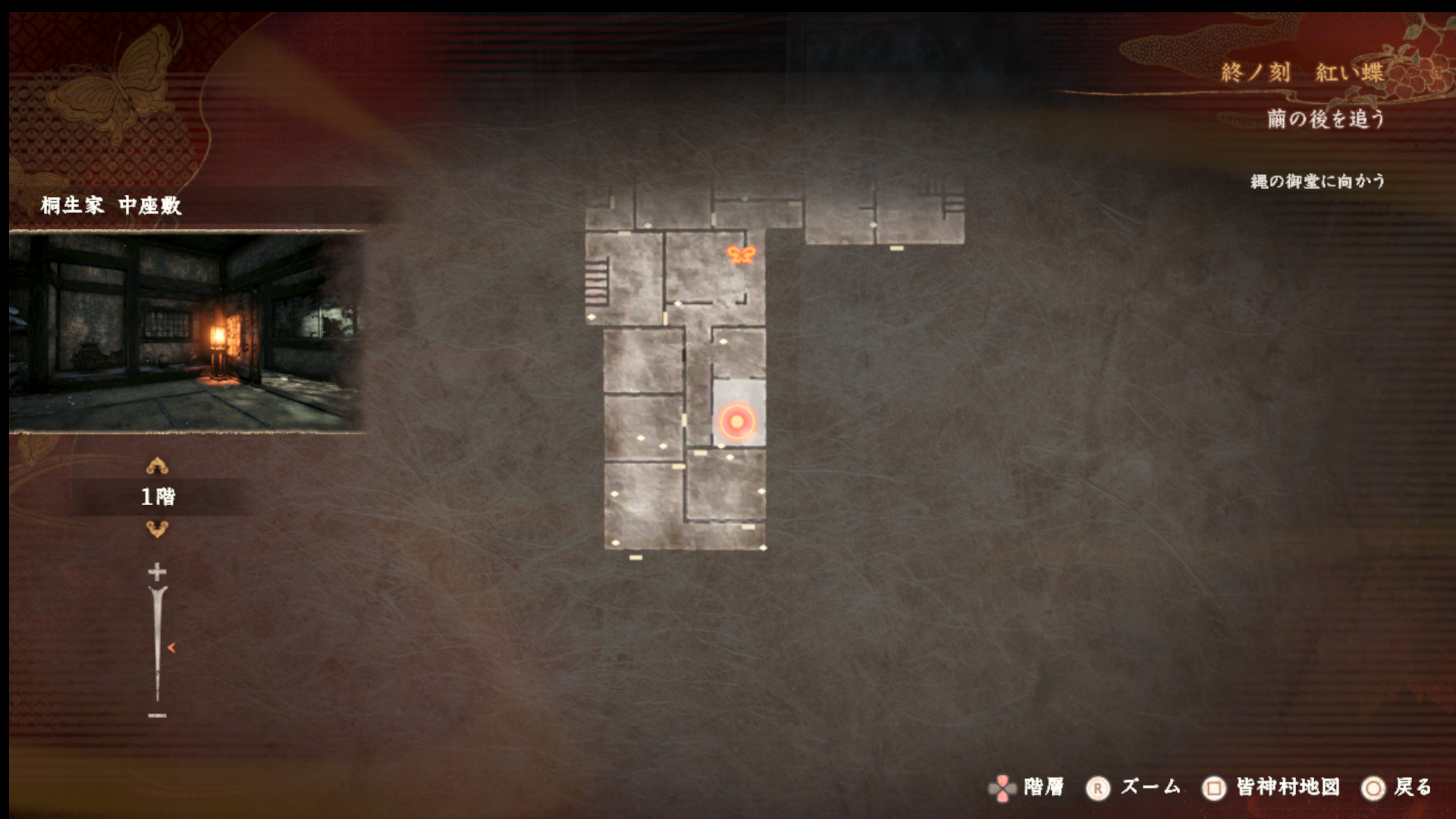Click the plus sign on the zoom gauge
Image resolution: width=1456 pixels, height=819 pixels.
coord(157,571)
